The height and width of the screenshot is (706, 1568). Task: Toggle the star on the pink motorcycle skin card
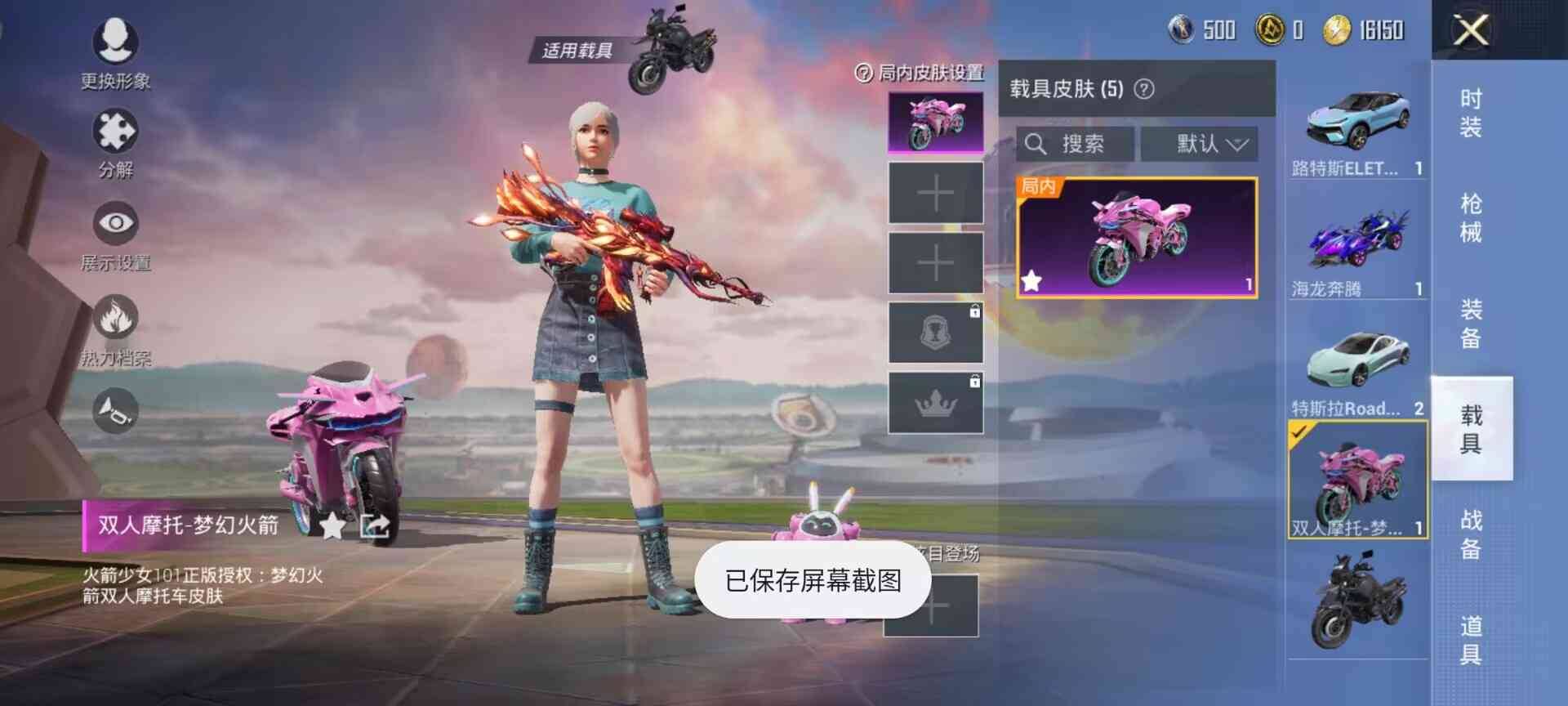(1033, 281)
